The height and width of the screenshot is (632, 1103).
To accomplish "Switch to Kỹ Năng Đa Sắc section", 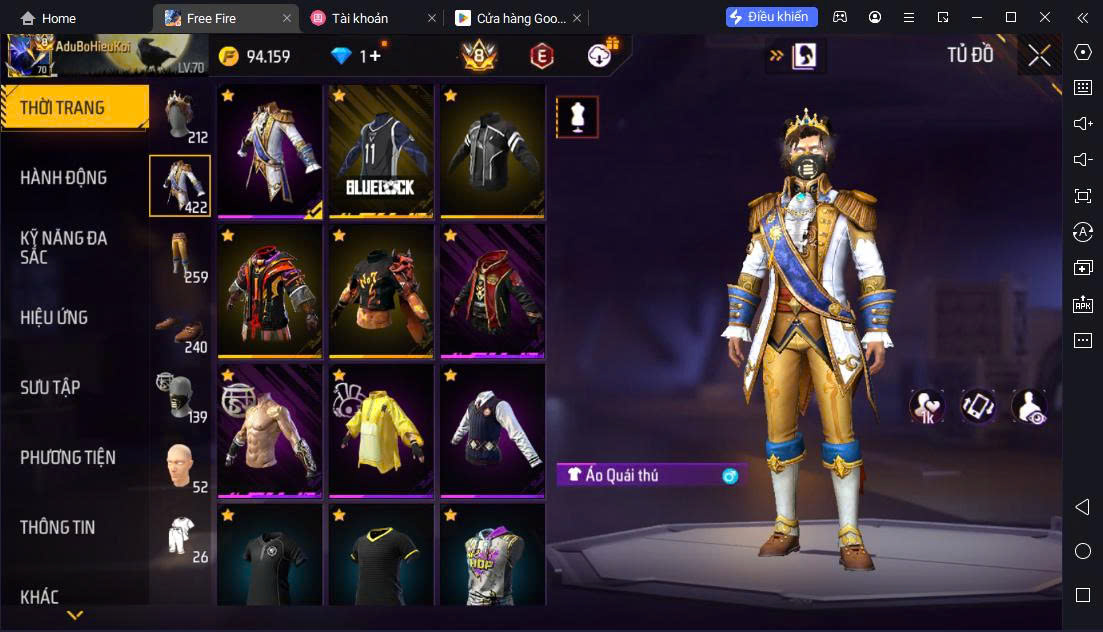I will point(64,247).
